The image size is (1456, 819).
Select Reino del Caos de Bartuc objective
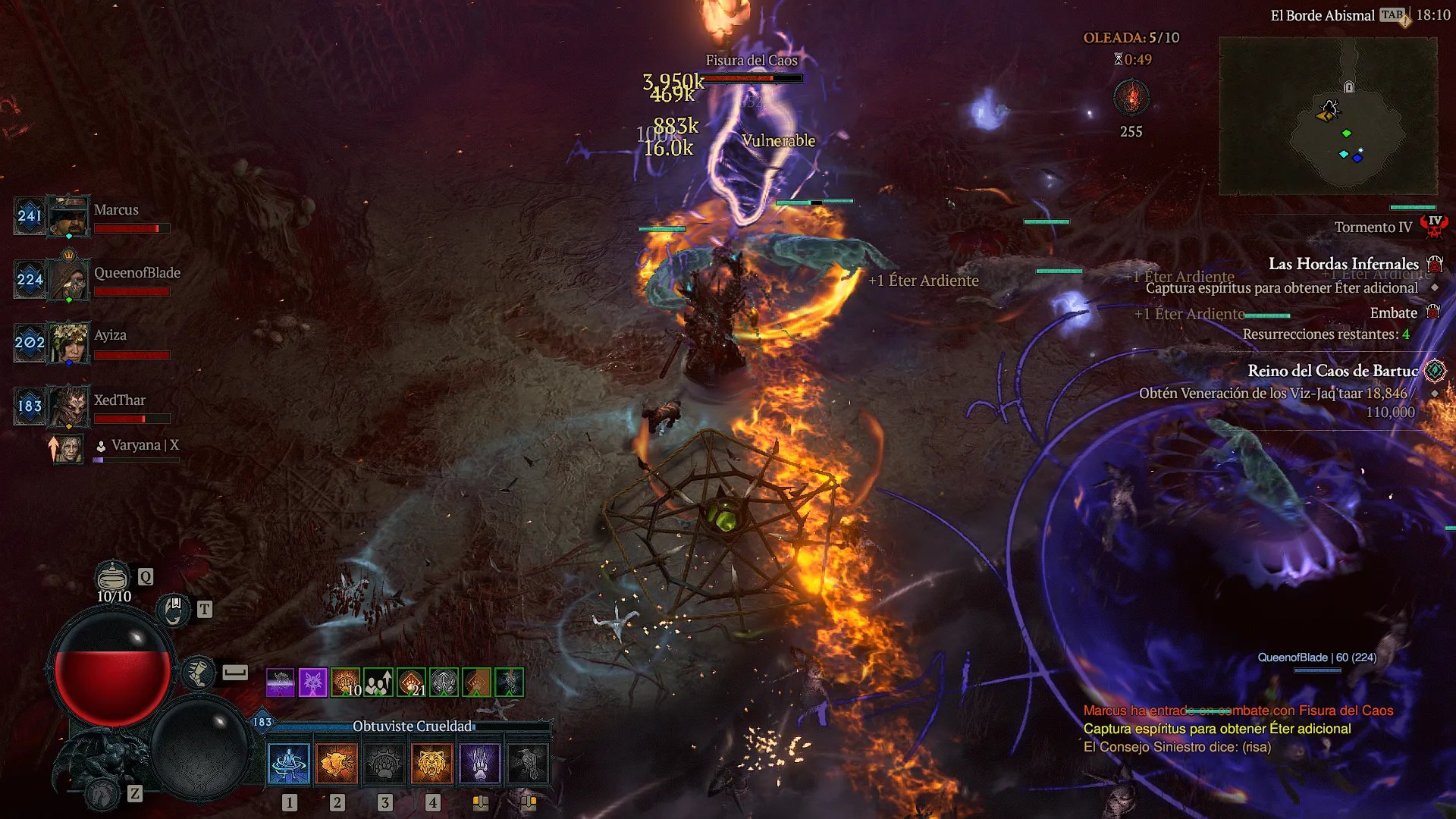[1332, 371]
